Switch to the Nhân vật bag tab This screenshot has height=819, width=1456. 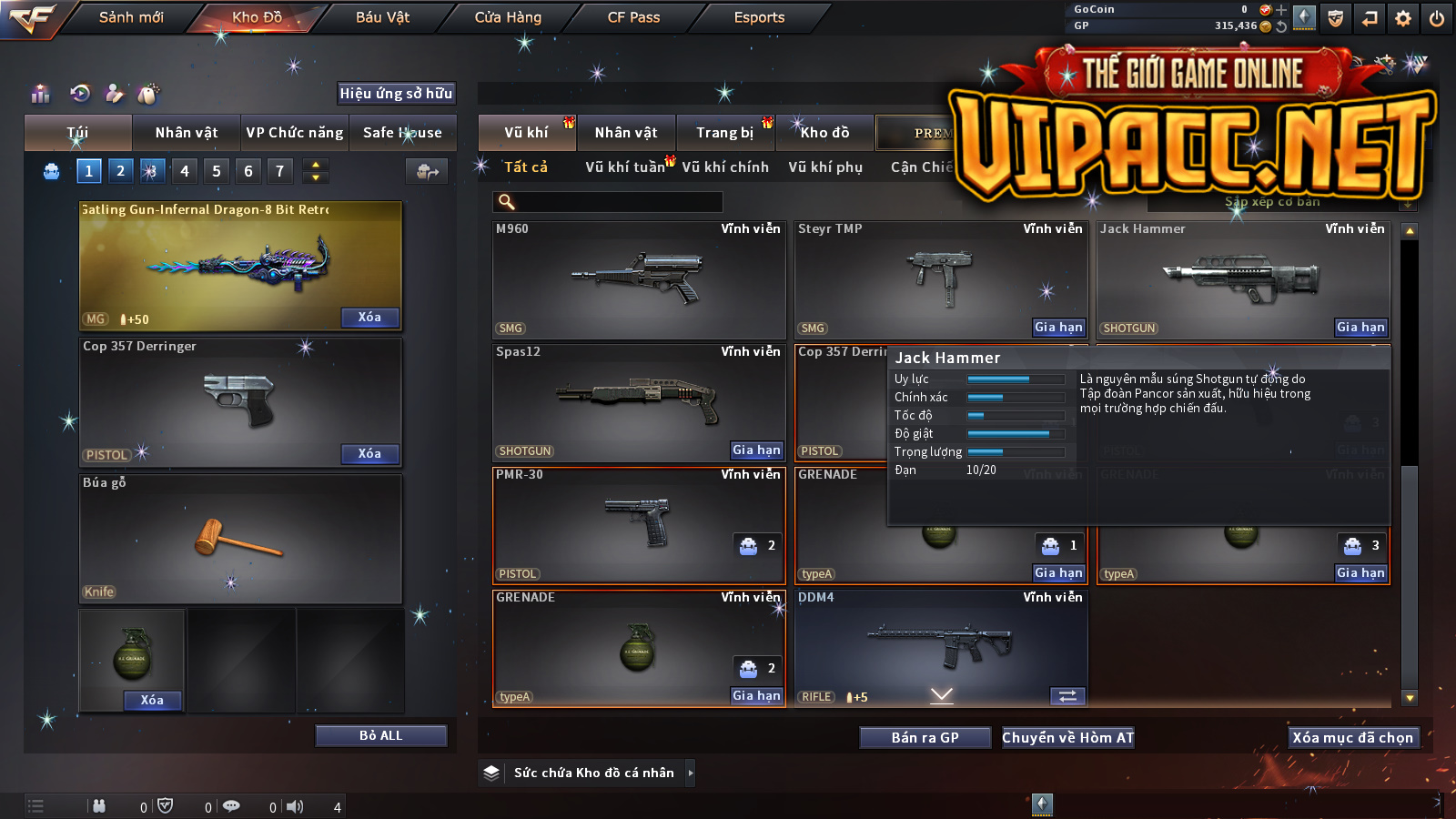(187, 133)
